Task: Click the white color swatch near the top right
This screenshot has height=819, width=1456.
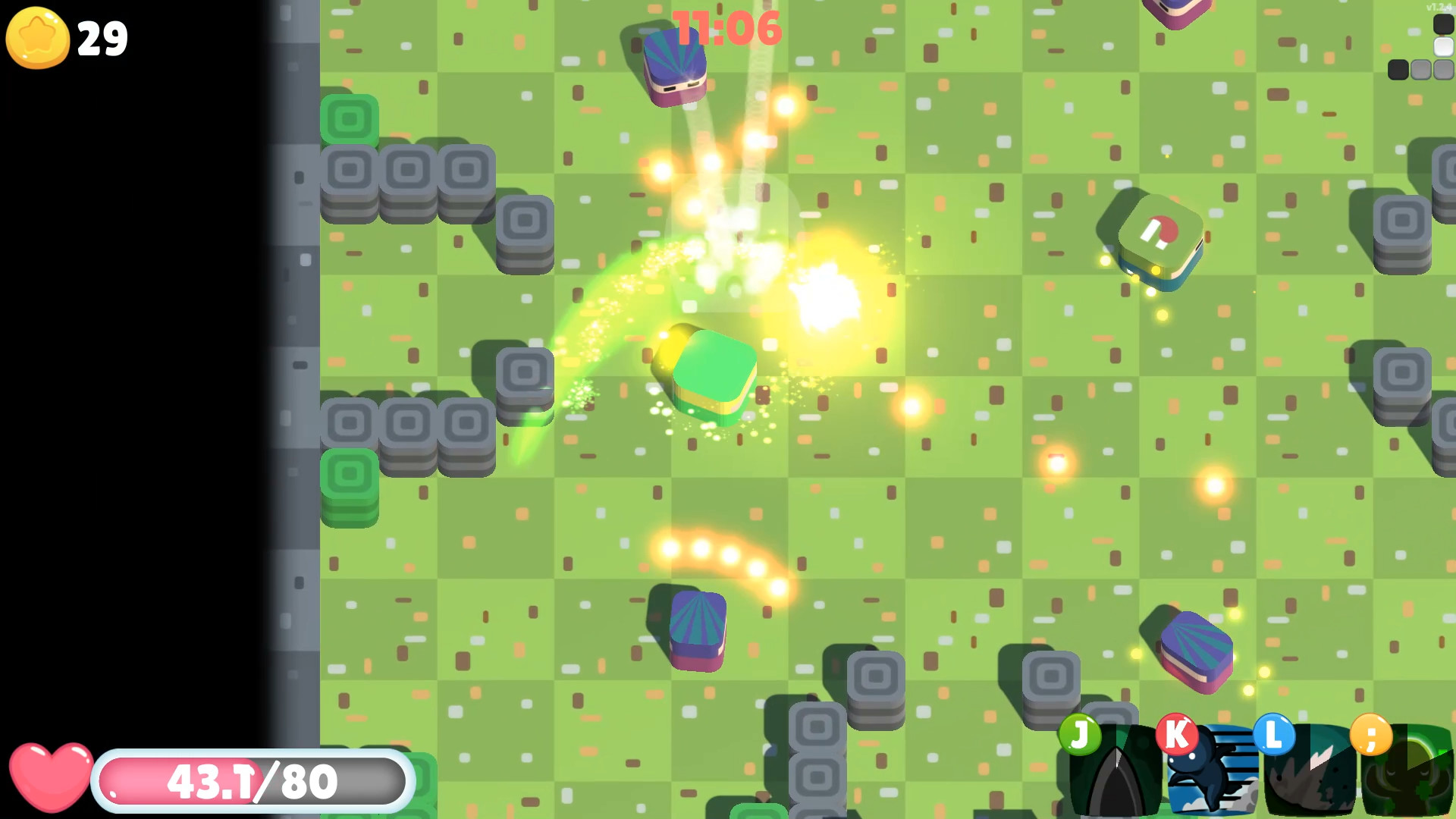Action: coord(1442,47)
